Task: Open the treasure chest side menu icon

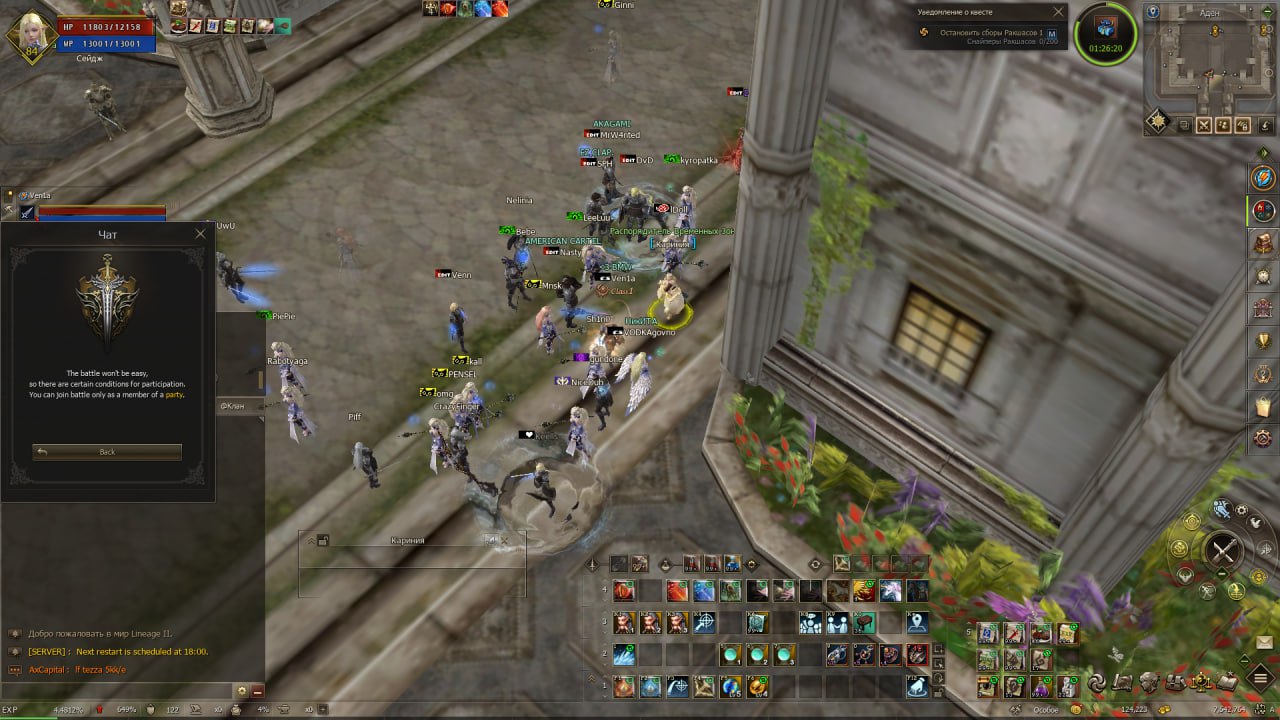Action: 1264,243
